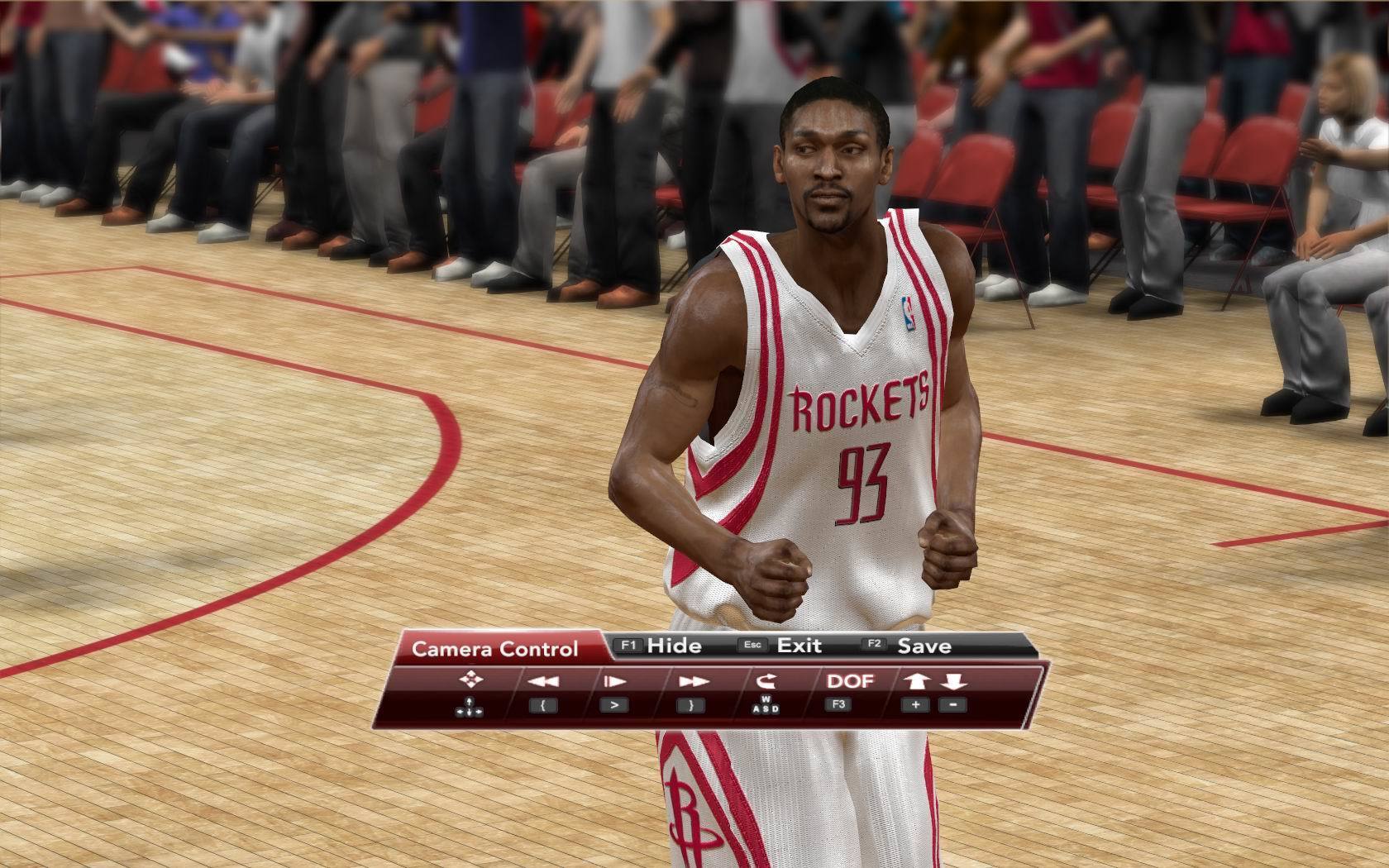Fast forward the replay
This screenshot has height=868, width=1389.
pyautogui.click(x=690, y=681)
